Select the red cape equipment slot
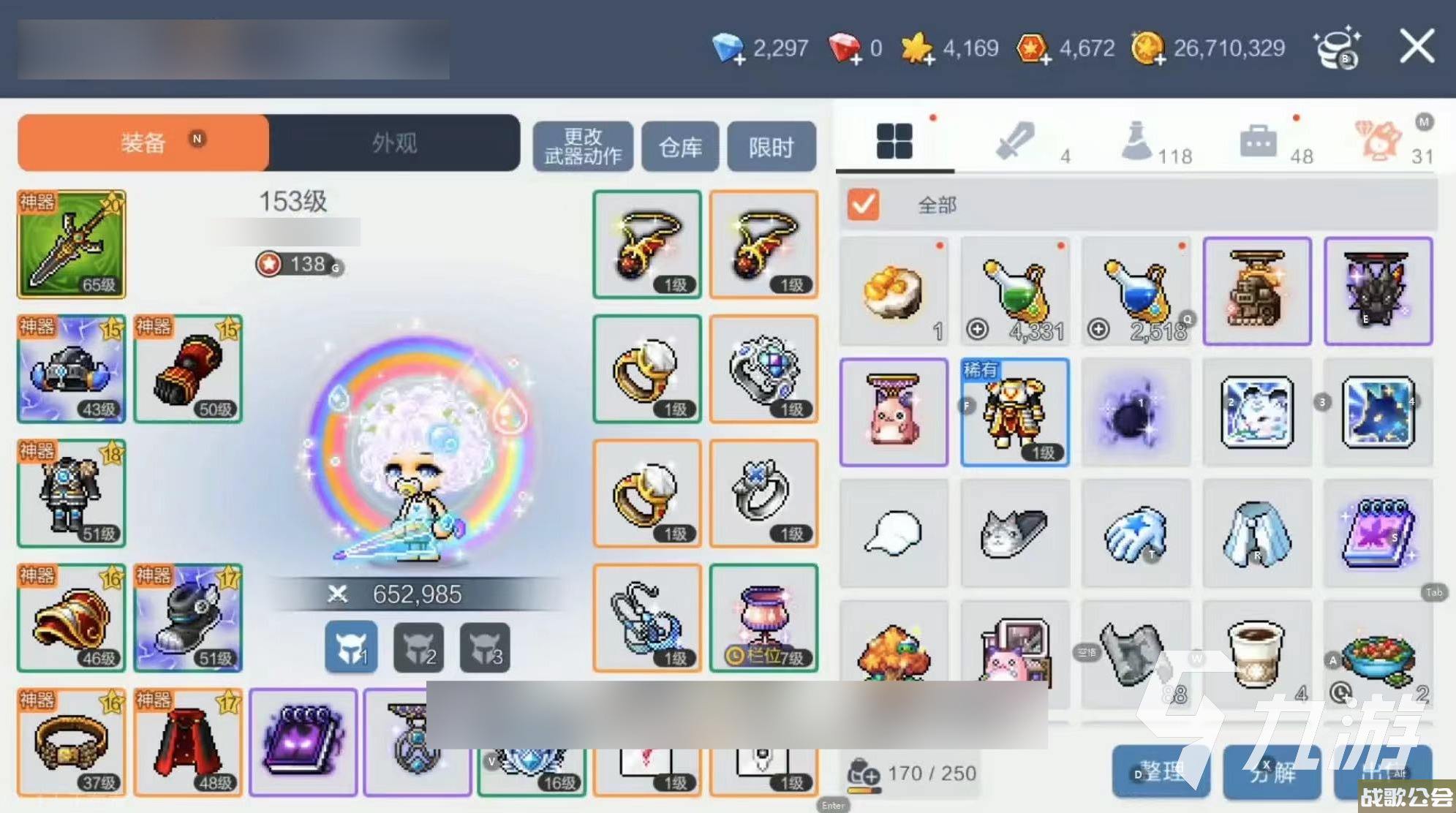This screenshot has width=1456, height=813. coord(188,742)
